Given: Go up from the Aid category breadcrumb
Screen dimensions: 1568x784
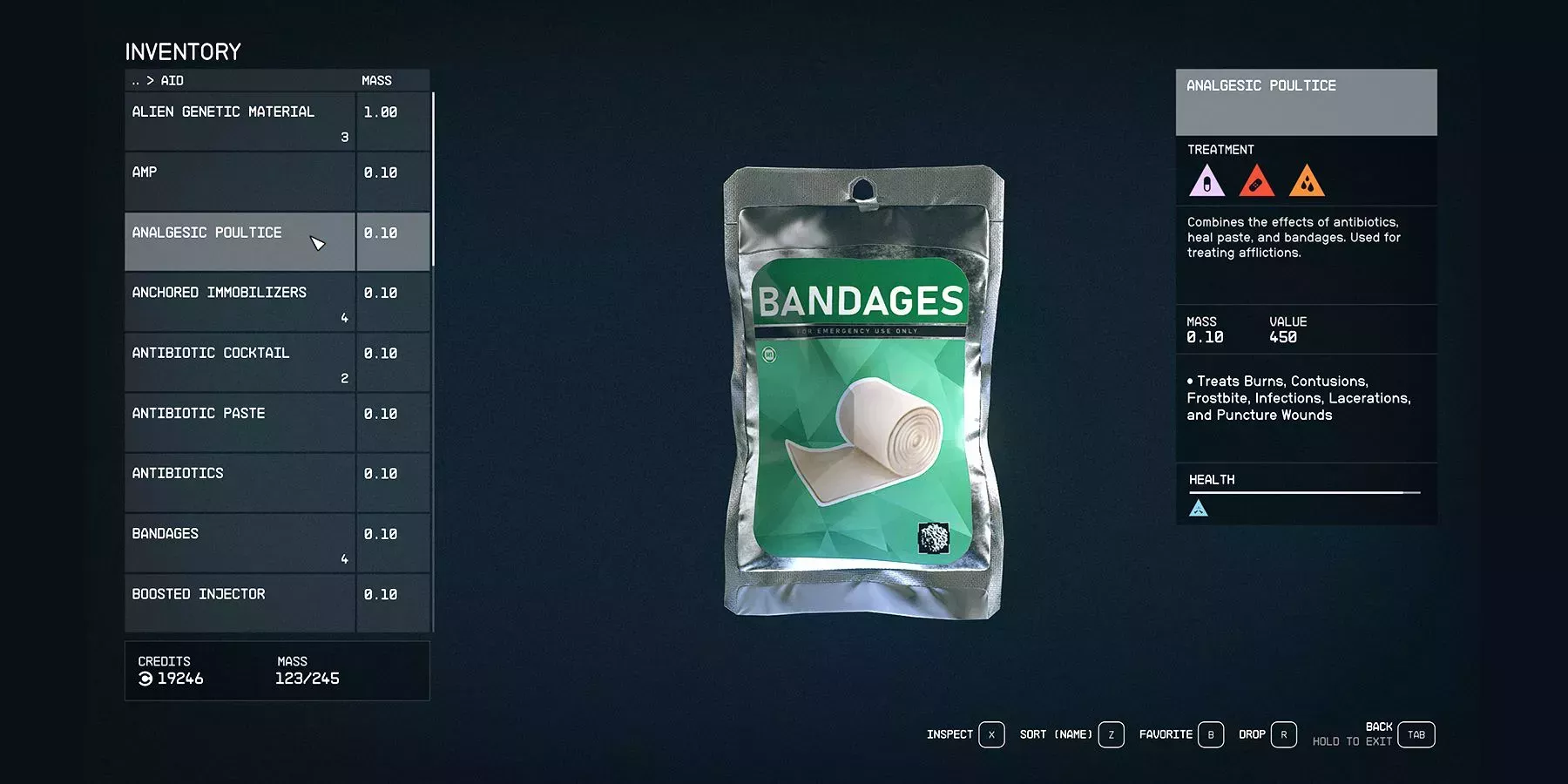Looking at the screenshot, I should [136, 81].
